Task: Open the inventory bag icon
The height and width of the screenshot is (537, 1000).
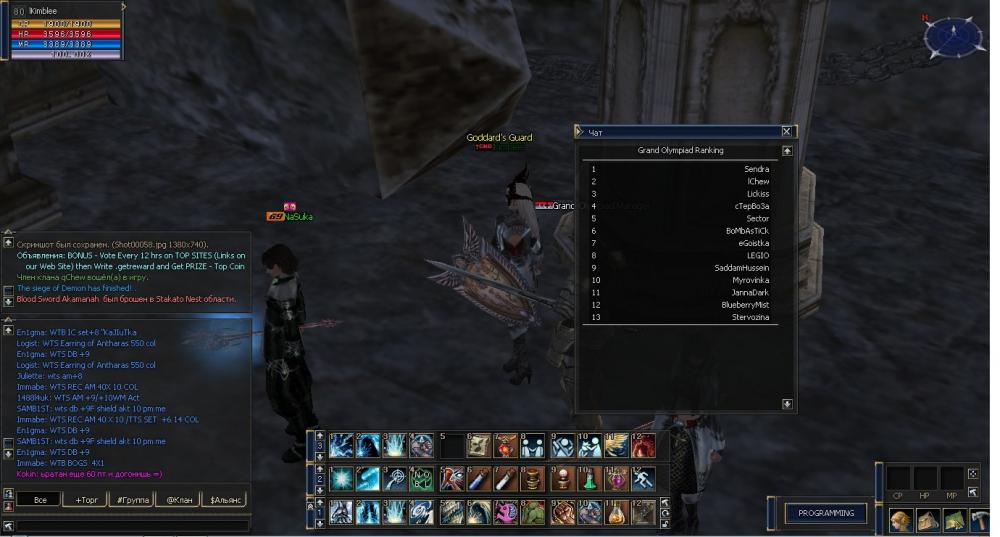Action: [x=927, y=521]
